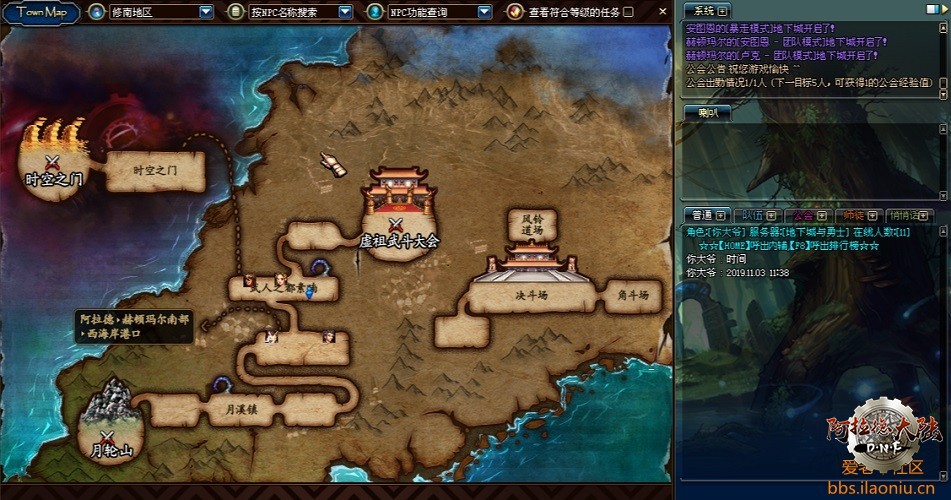951x500 pixels.
Task: Open the 修南地区 region dropdown
Action: (206, 12)
